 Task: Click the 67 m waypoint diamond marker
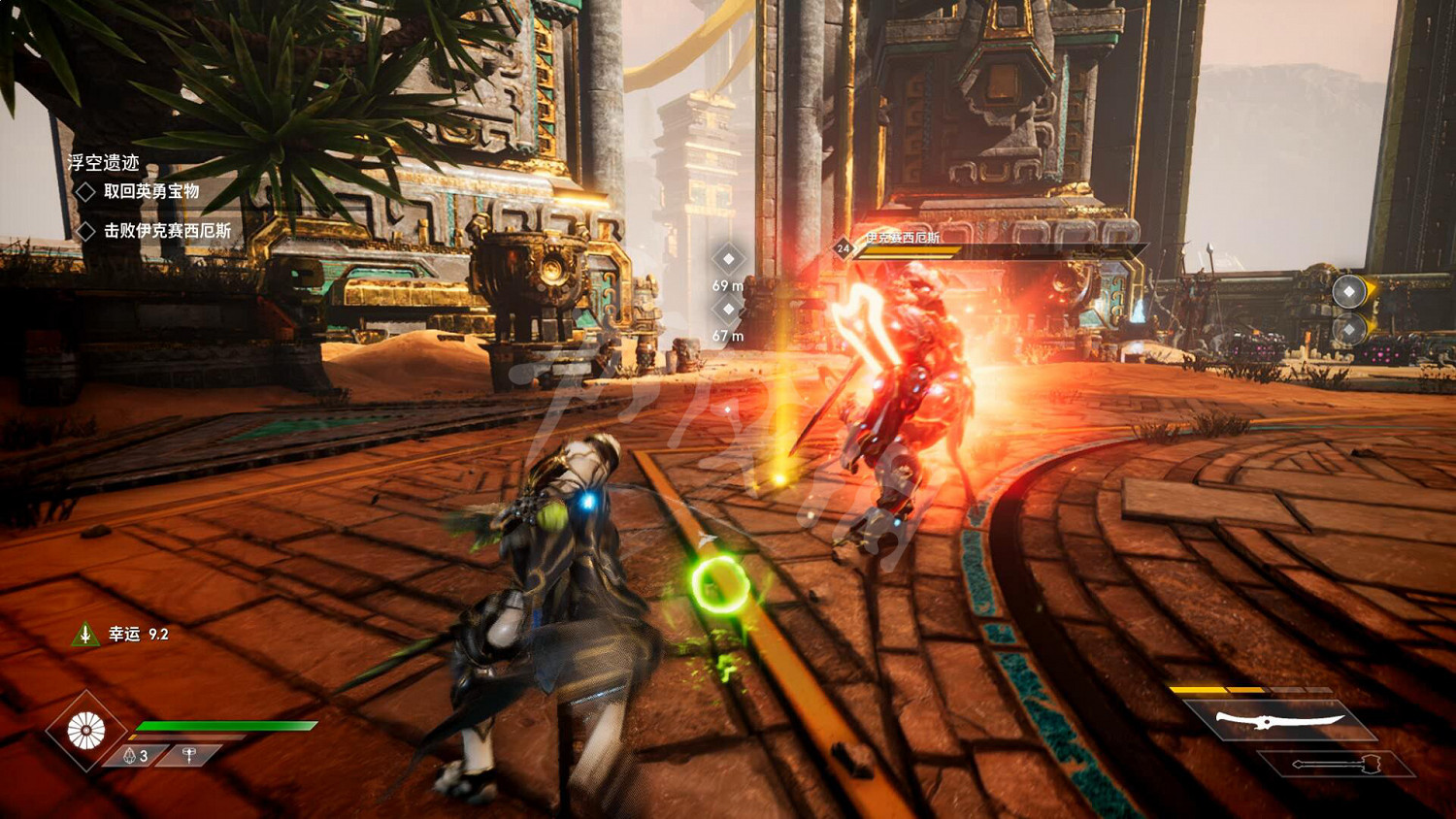pyautogui.click(x=728, y=309)
